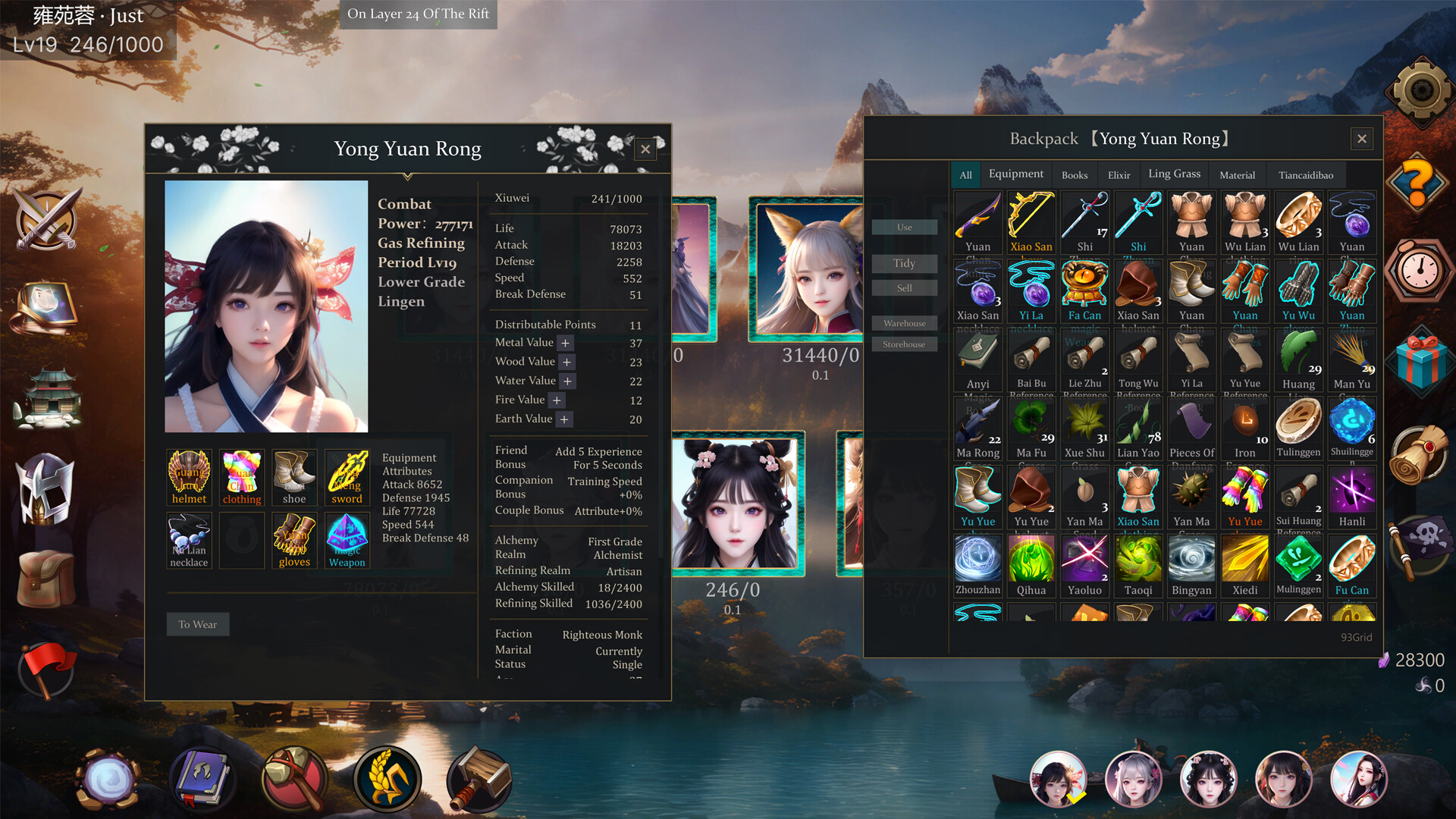Open the Tiancaidibao tab

pyautogui.click(x=1306, y=174)
